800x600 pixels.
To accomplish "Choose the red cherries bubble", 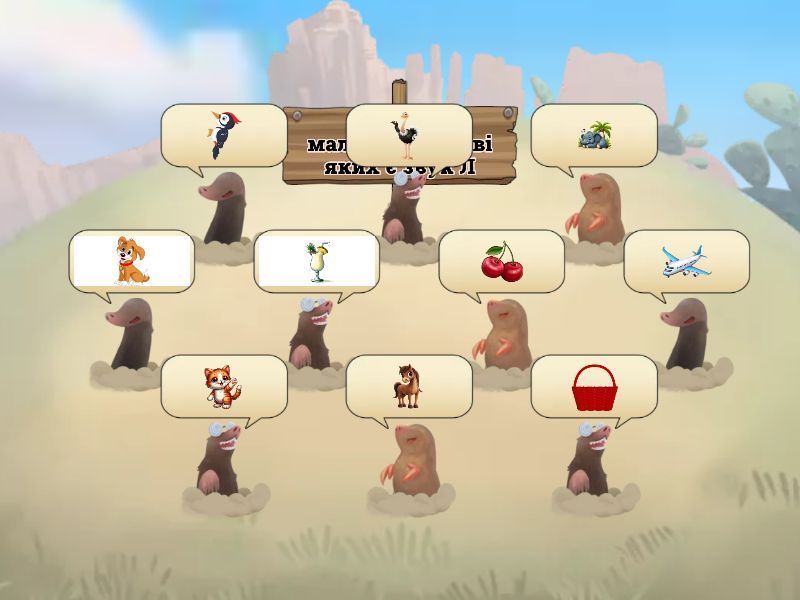I will tap(501, 261).
